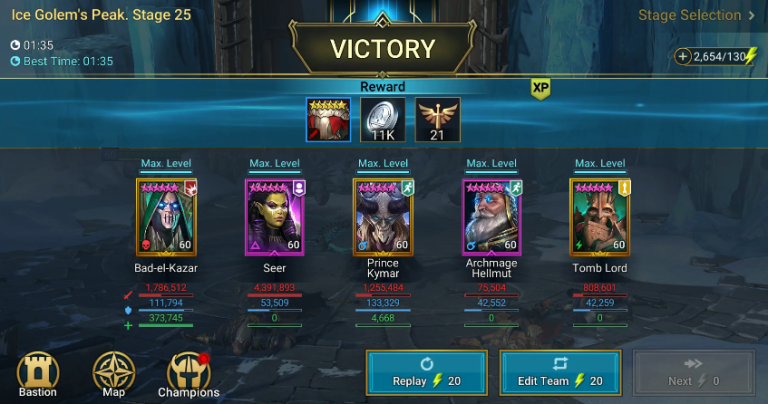Open the Map
This screenshot has width=768, height=404.
pyautogui.click(x=113, y=375)
